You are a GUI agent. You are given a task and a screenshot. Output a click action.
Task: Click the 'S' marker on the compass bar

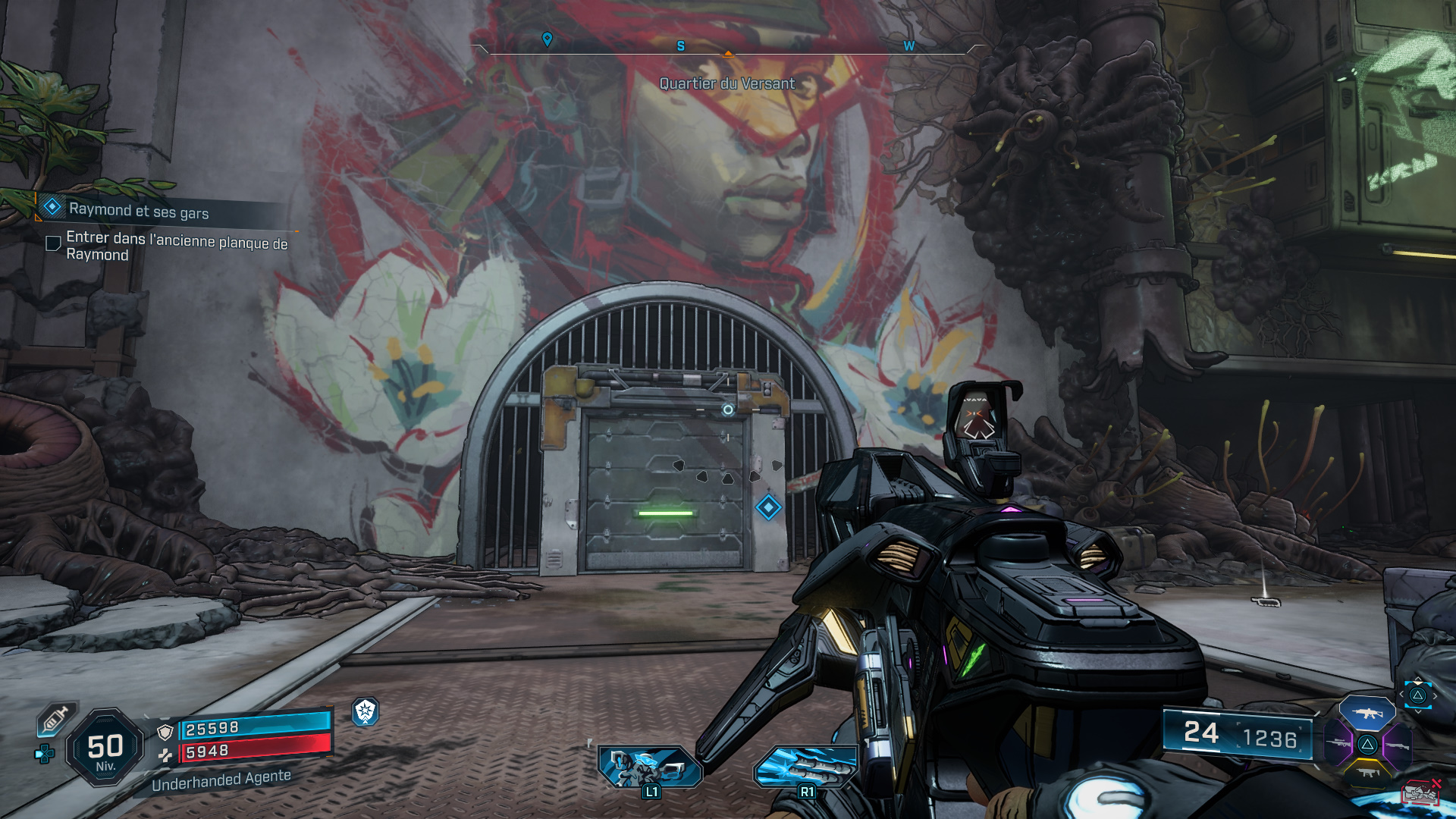pos(680,46)
